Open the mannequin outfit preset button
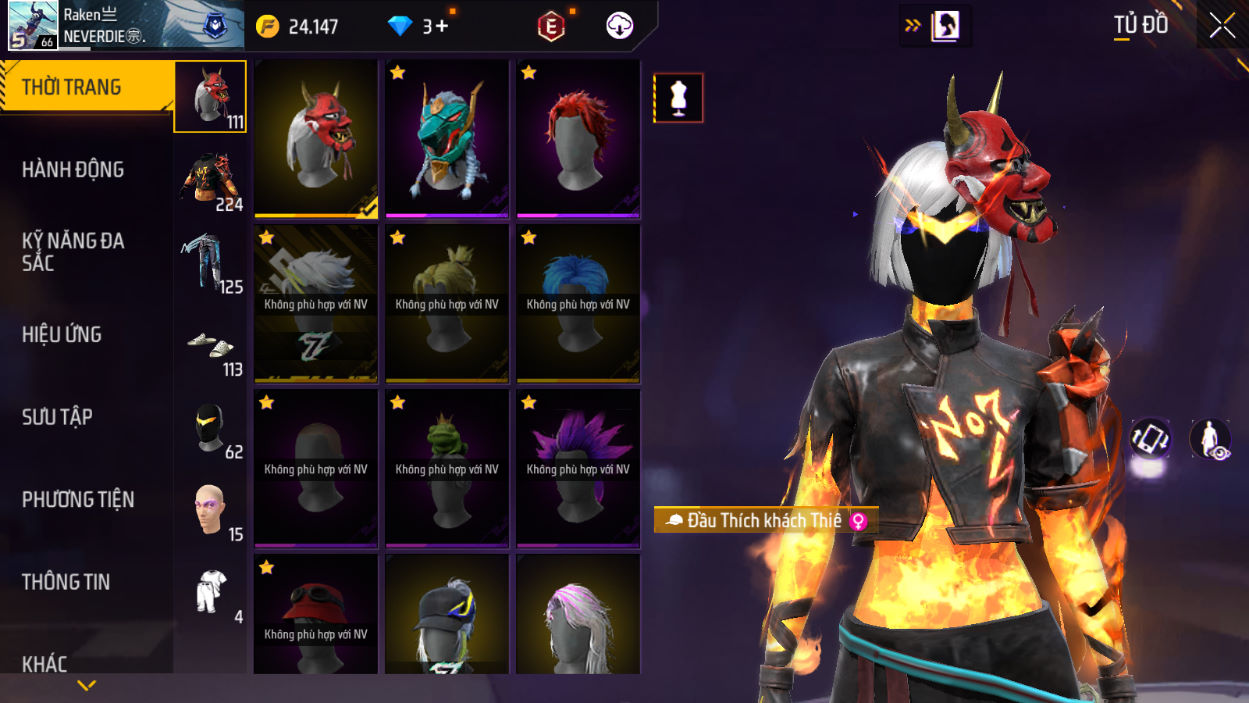 679,98
